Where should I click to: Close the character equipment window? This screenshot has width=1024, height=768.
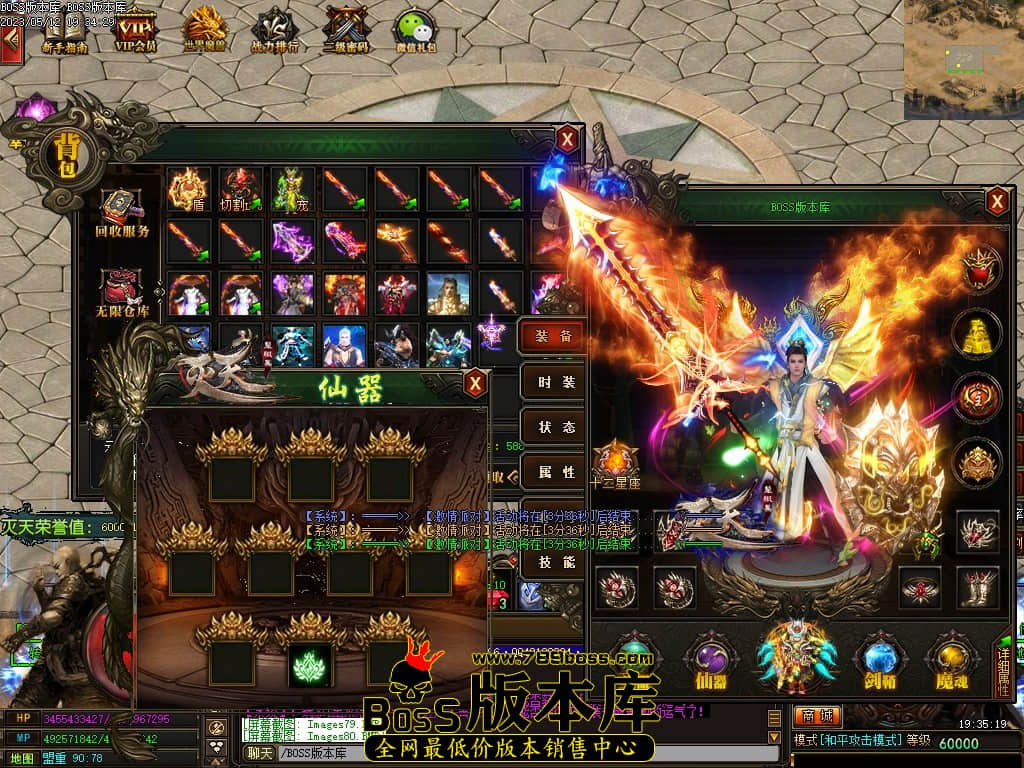[x=997, y=202]
